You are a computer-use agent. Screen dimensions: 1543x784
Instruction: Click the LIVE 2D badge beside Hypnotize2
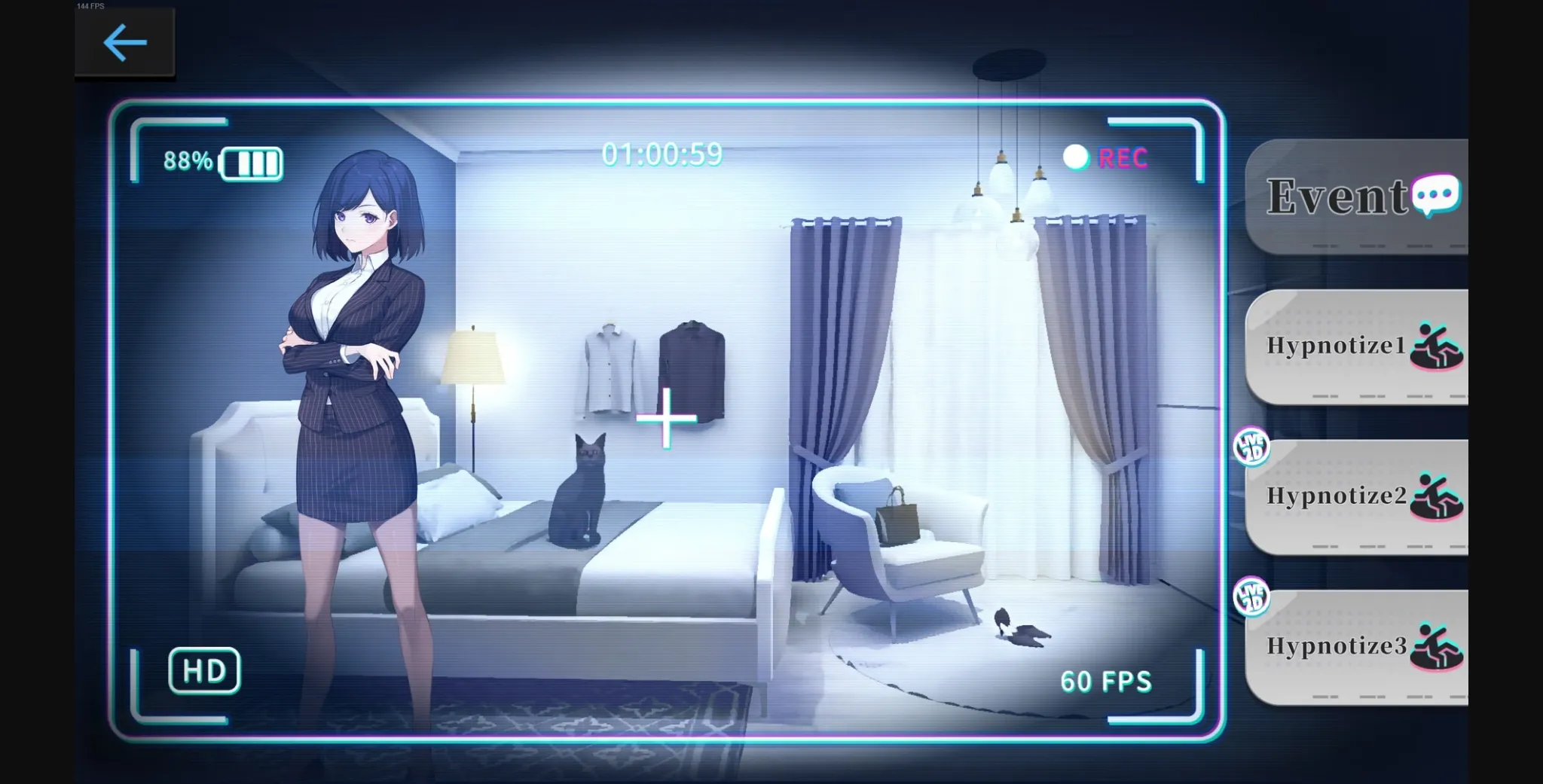coord(1251,446)
